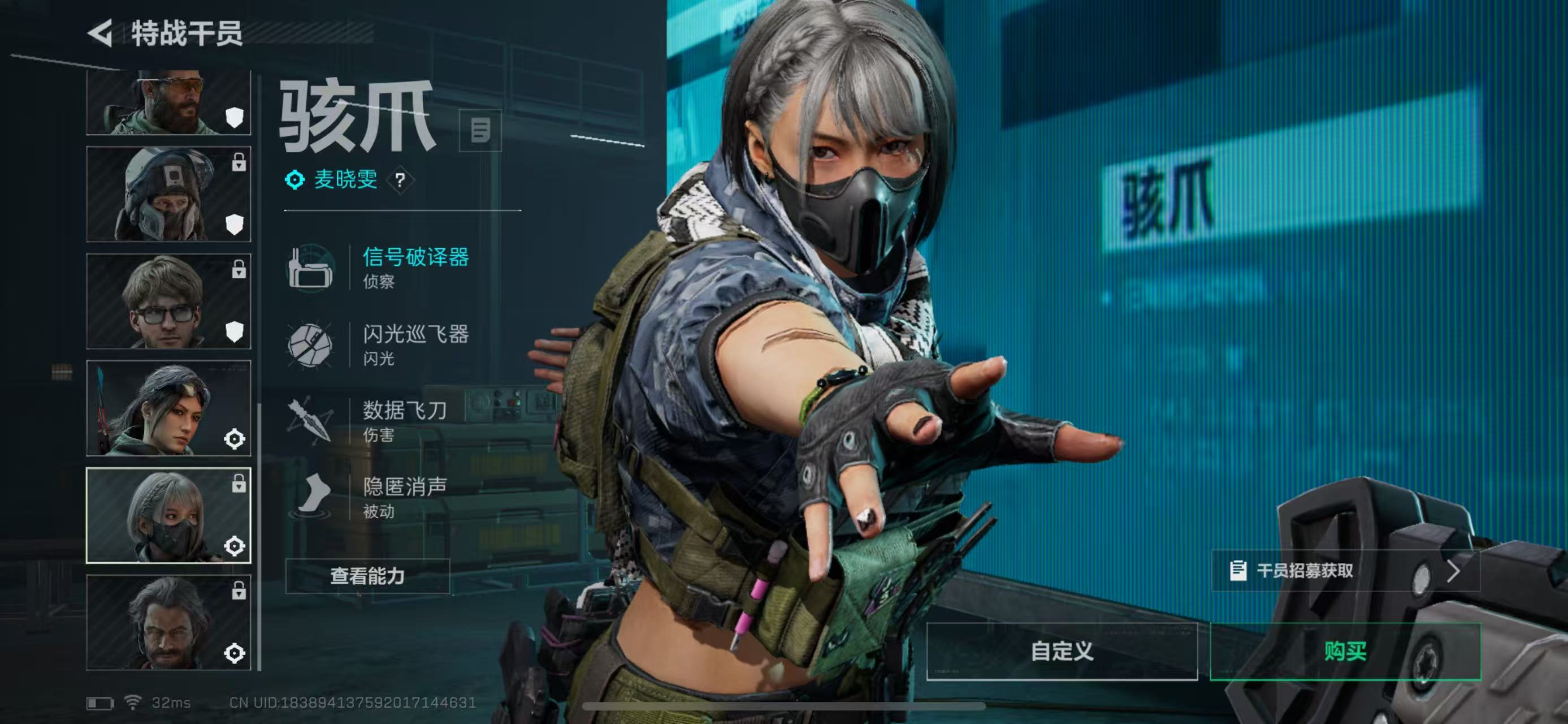Click 查看能力 to view abilities

(369, 576)
